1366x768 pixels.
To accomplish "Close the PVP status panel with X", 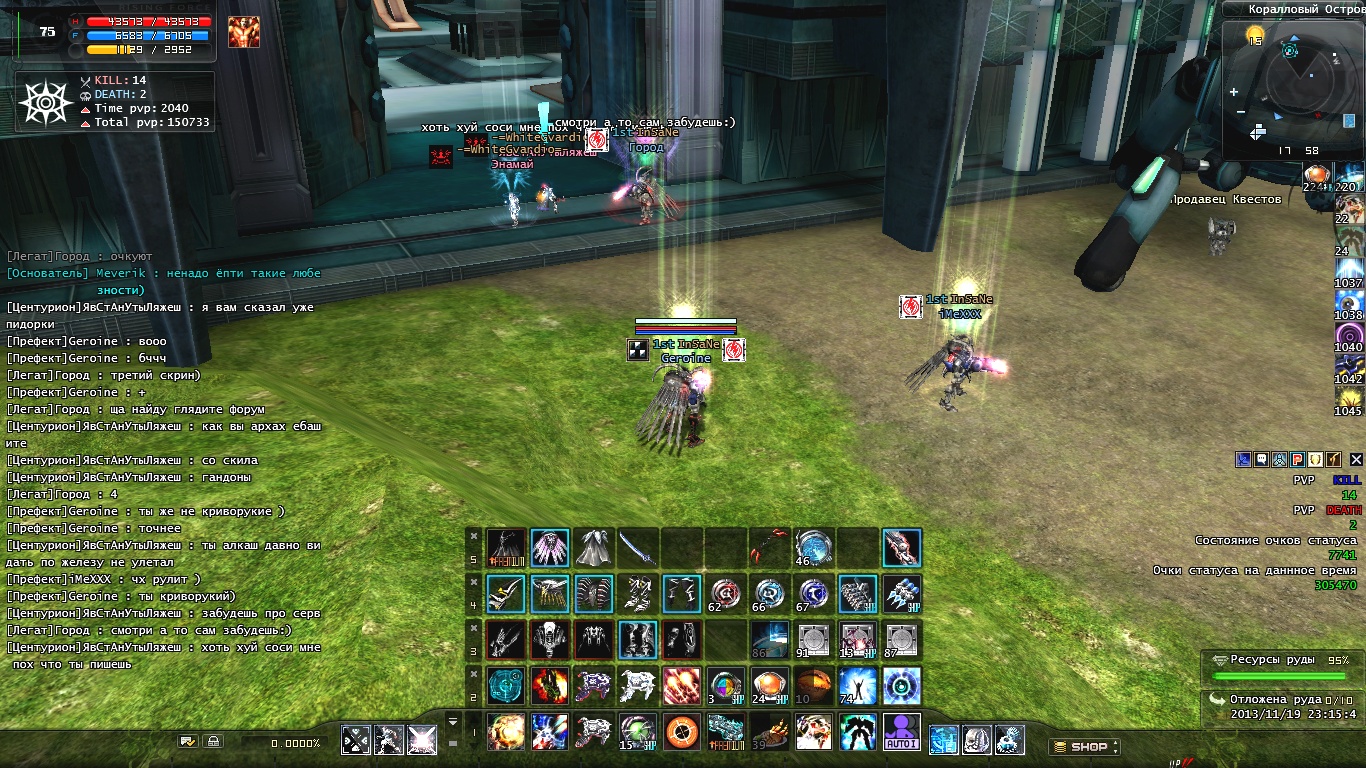I will 1355,459.
